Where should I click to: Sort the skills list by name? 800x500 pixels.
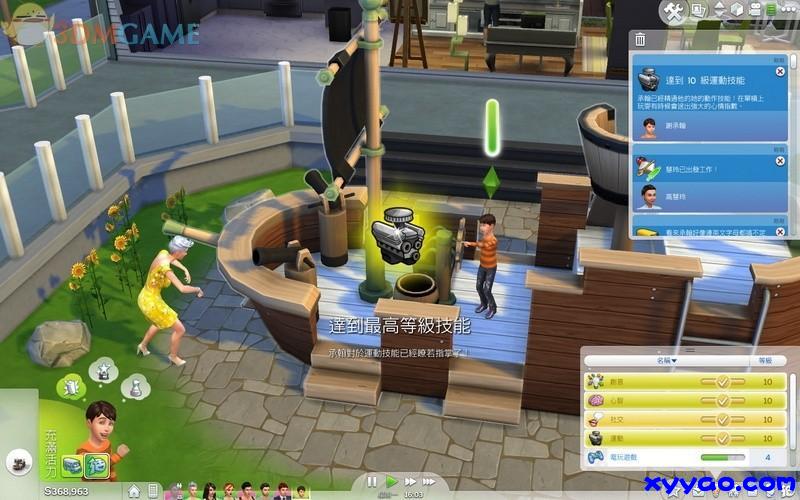(666, 360)
